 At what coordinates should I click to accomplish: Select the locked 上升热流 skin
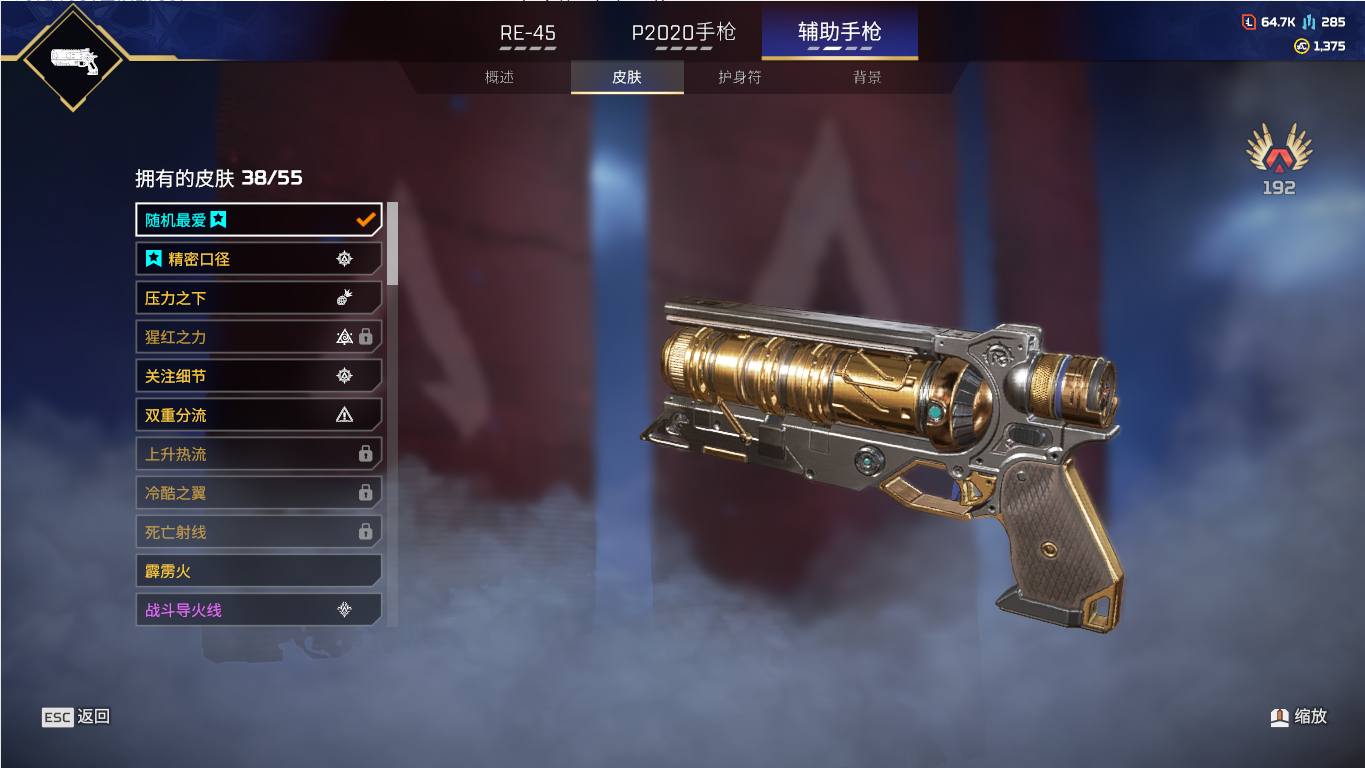pos(258,454)
